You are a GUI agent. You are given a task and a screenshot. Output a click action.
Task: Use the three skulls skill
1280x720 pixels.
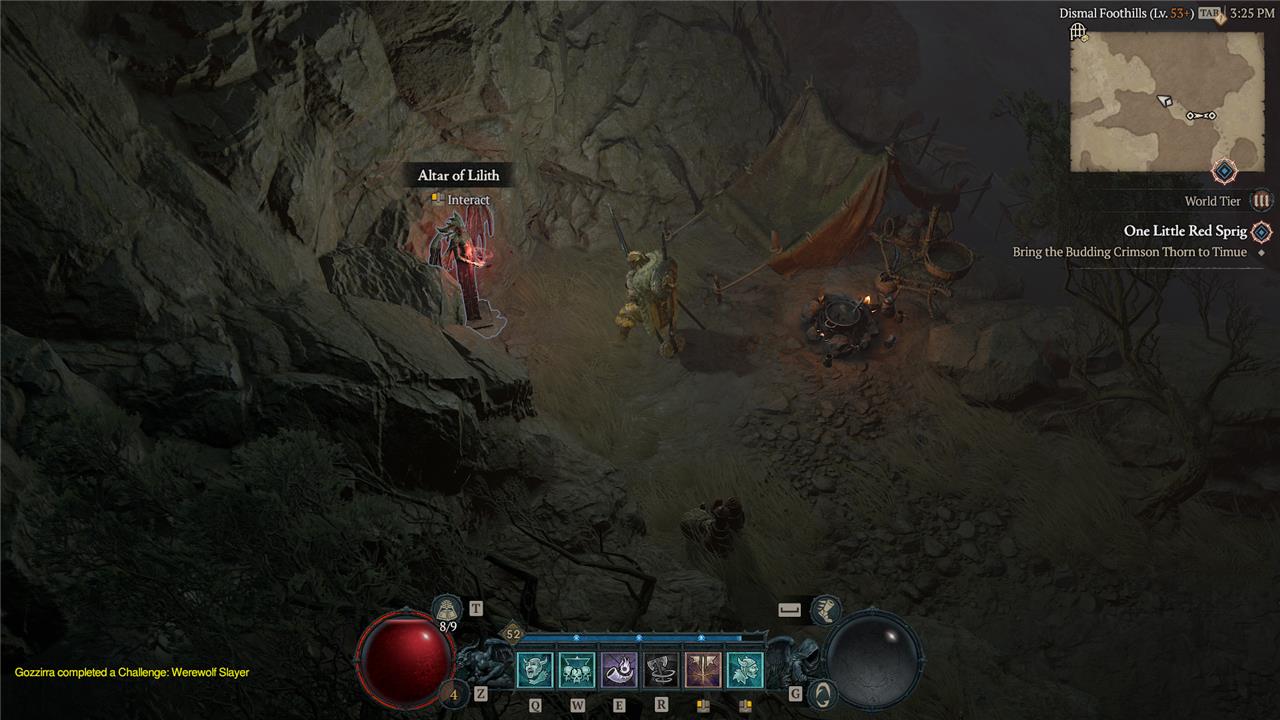577,670
